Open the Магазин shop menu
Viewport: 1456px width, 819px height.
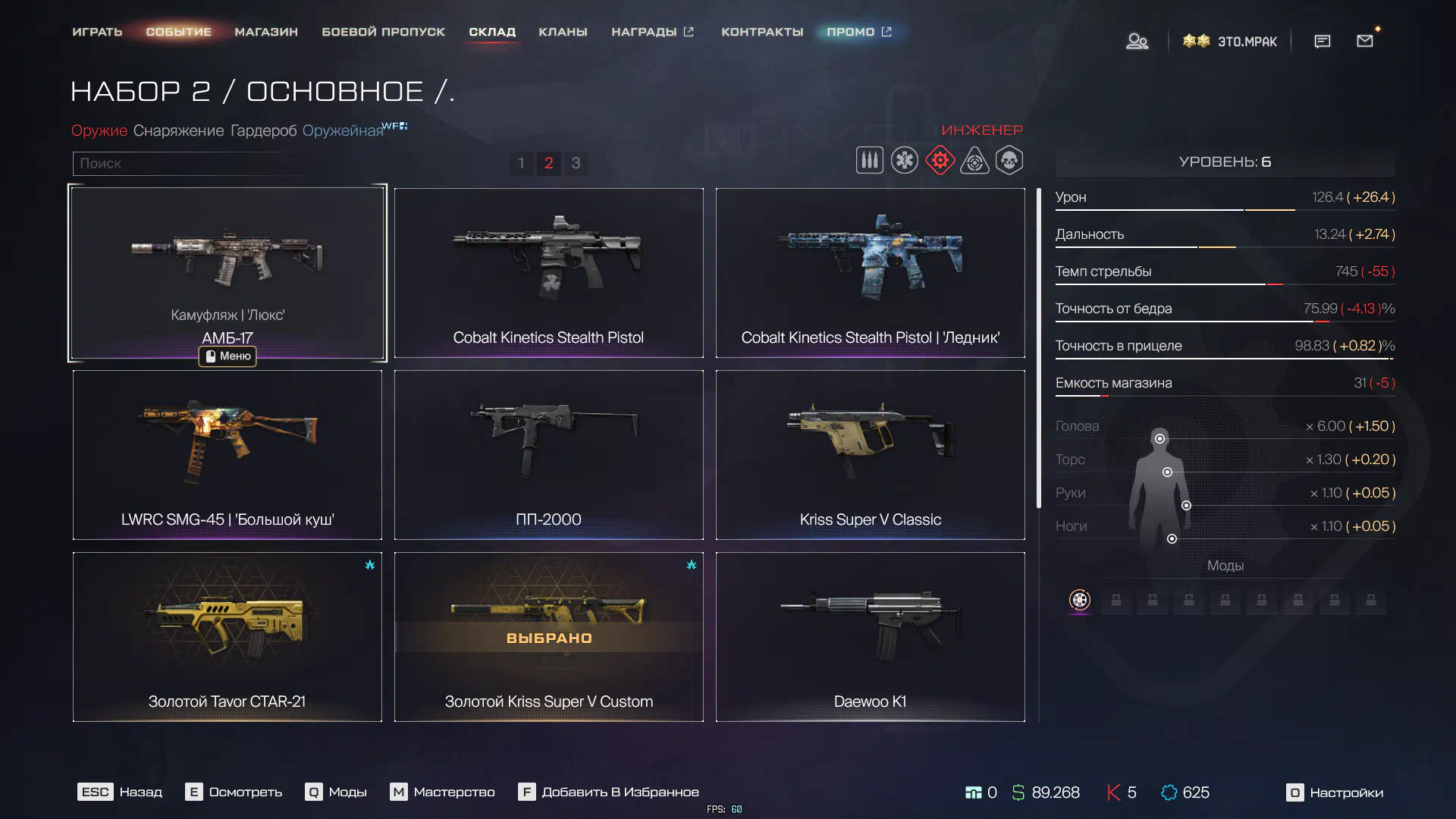click(266, 32)
